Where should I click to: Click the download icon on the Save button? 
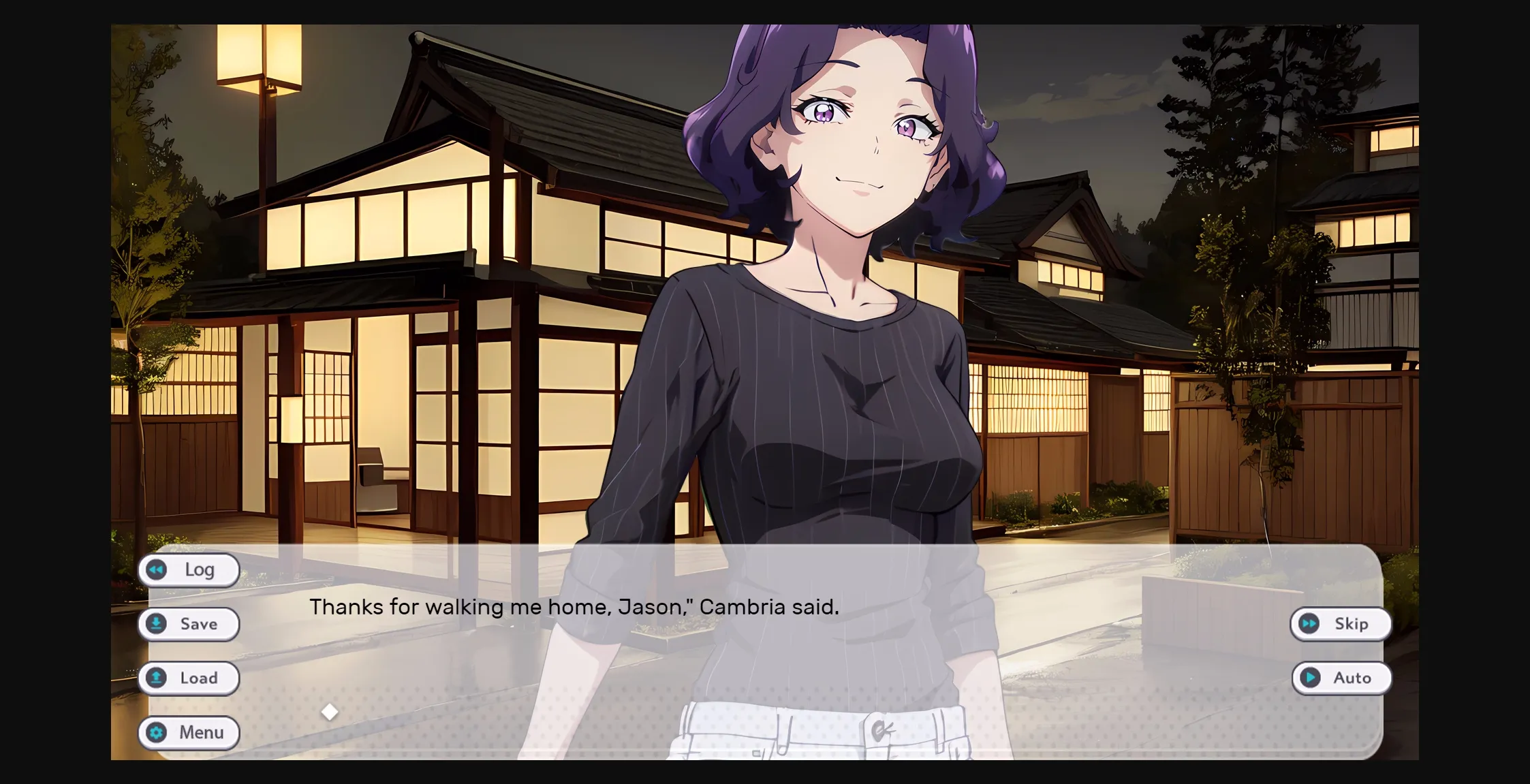(157, 624)
